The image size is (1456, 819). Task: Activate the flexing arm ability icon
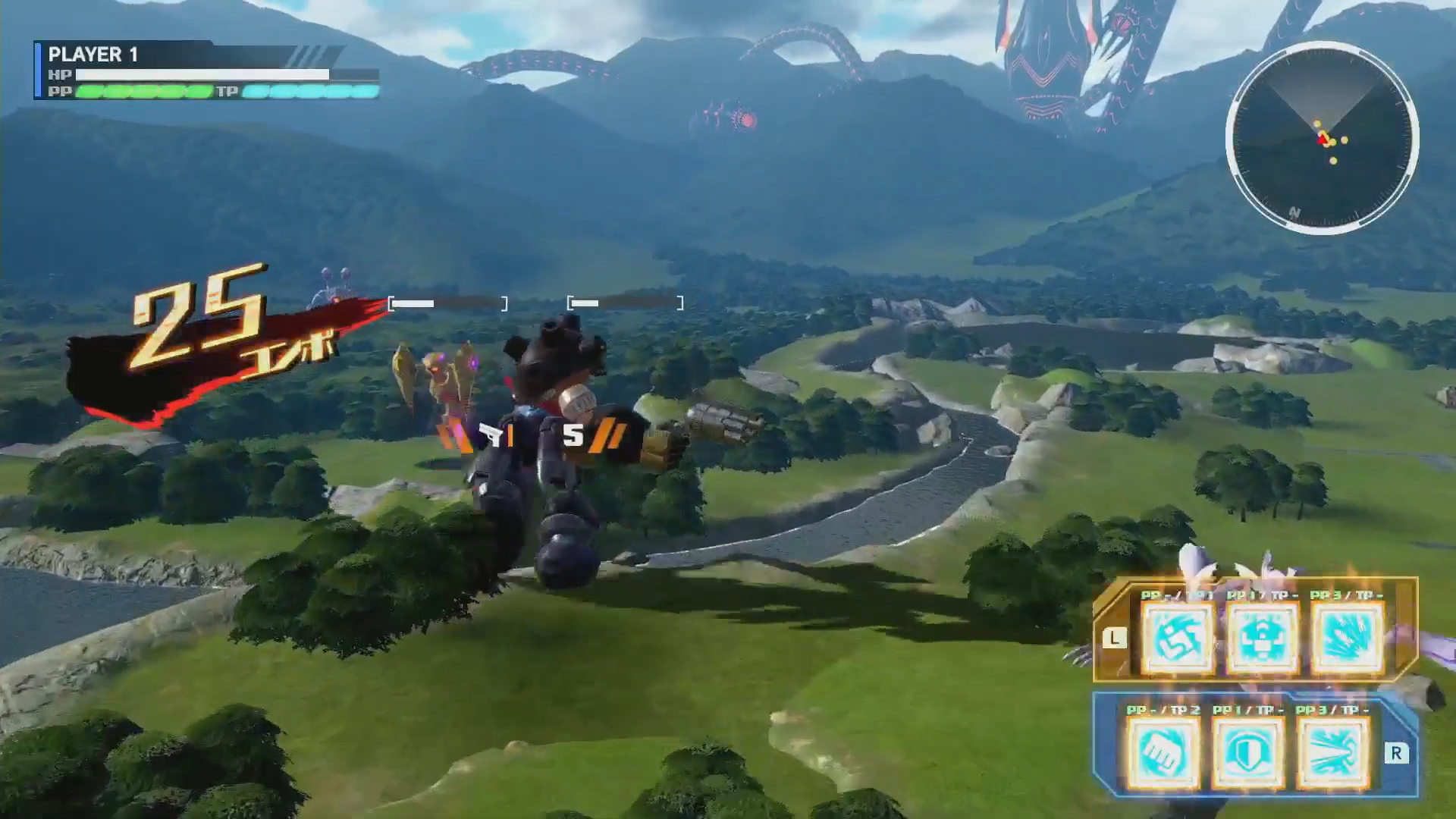coord(1178,639)
